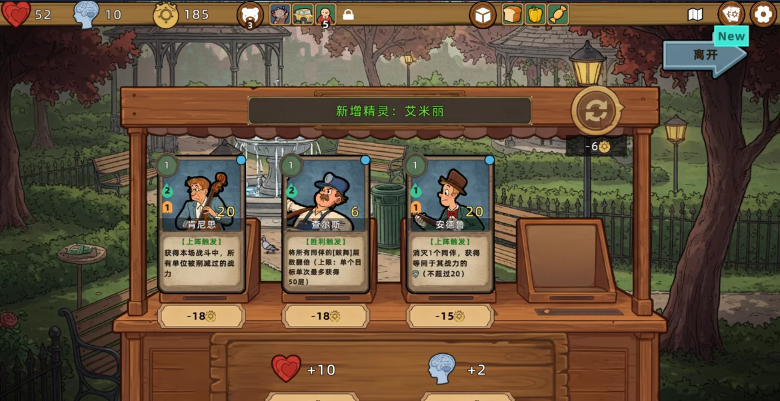The height and width of the screenshot is (401, 780).
Task: Select the 查尔斯 card with blue cap
Action: tap(326, 223)
